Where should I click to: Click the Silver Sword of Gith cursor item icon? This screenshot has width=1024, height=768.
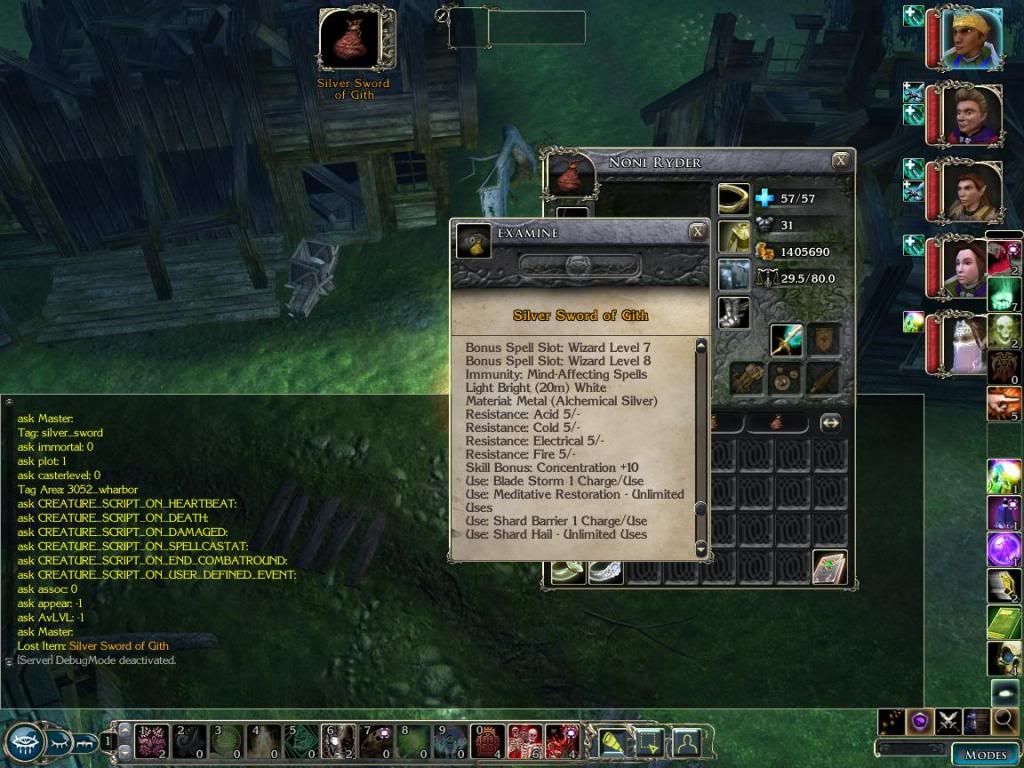pos(352,40)
